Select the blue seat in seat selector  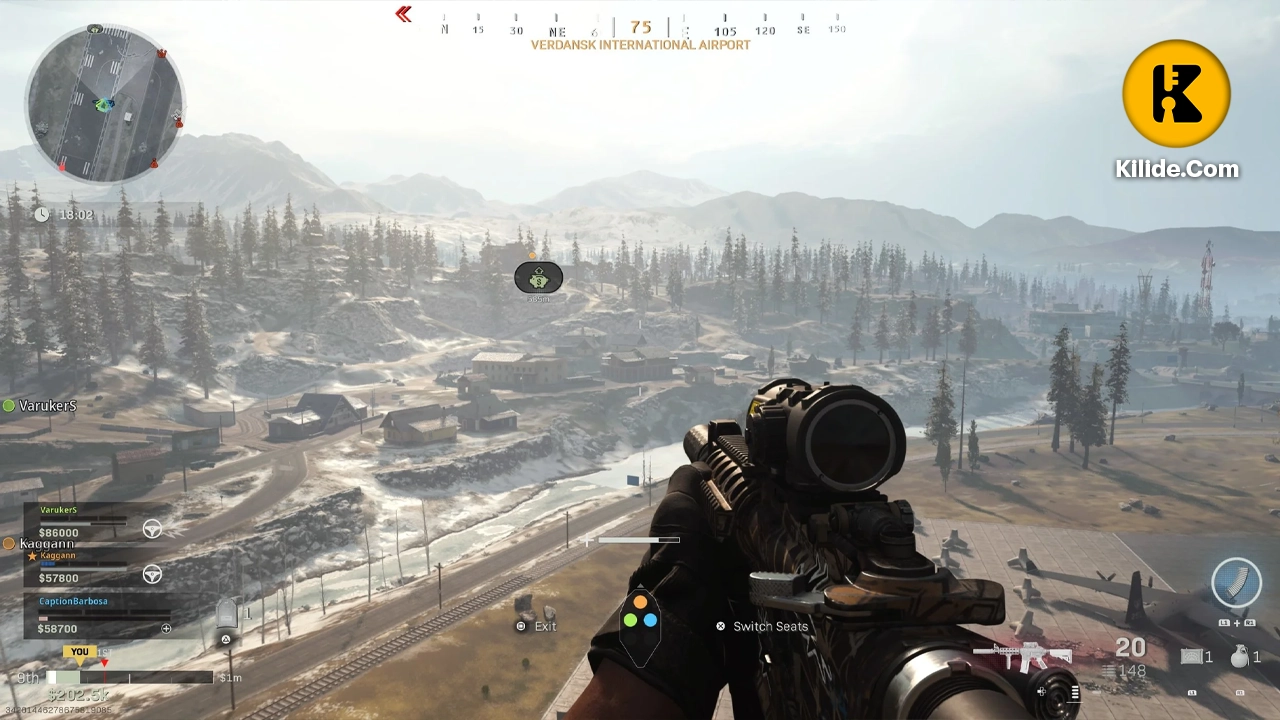tap(650, 620)
